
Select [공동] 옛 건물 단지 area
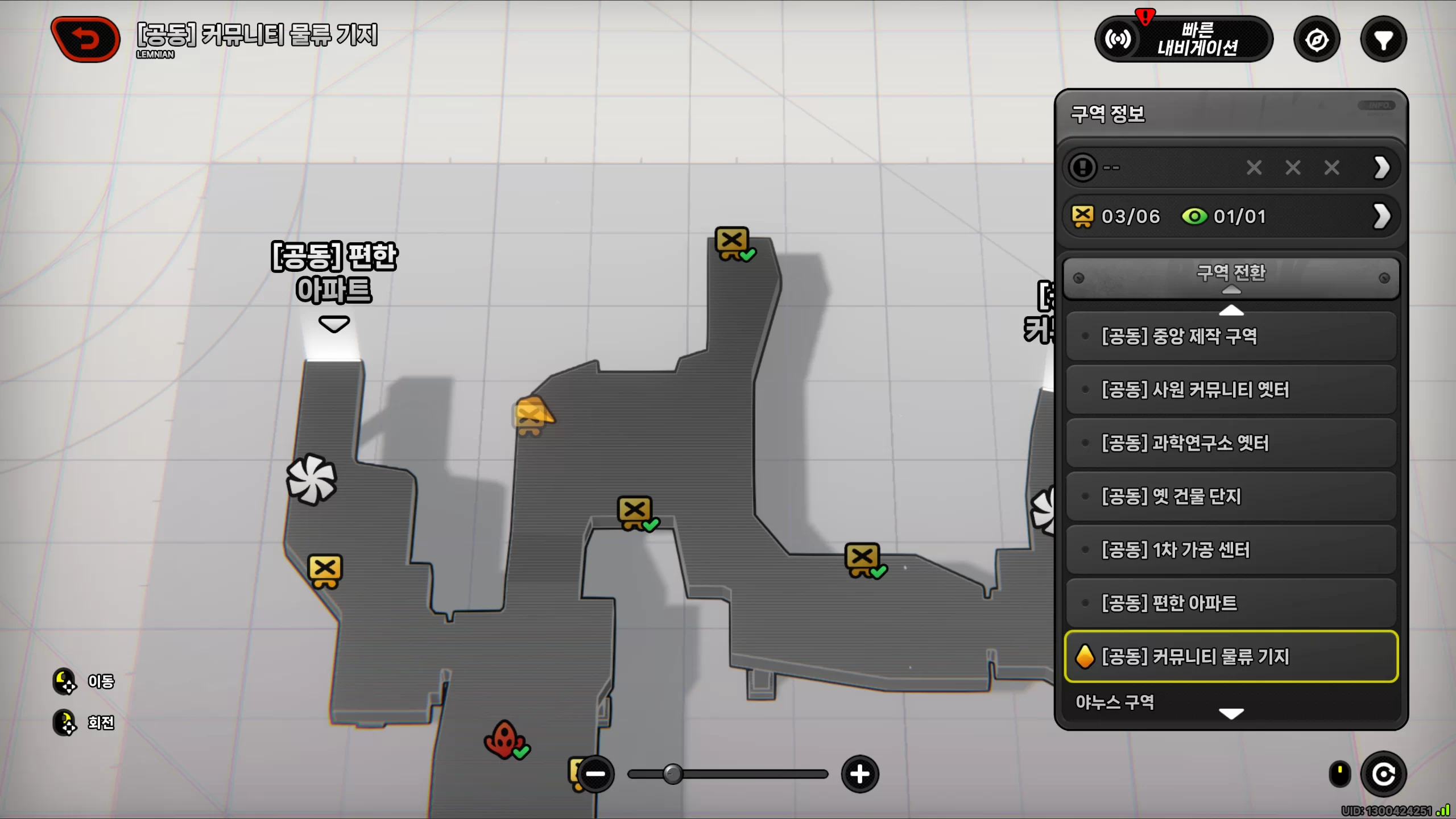[x=1231, y=497]
